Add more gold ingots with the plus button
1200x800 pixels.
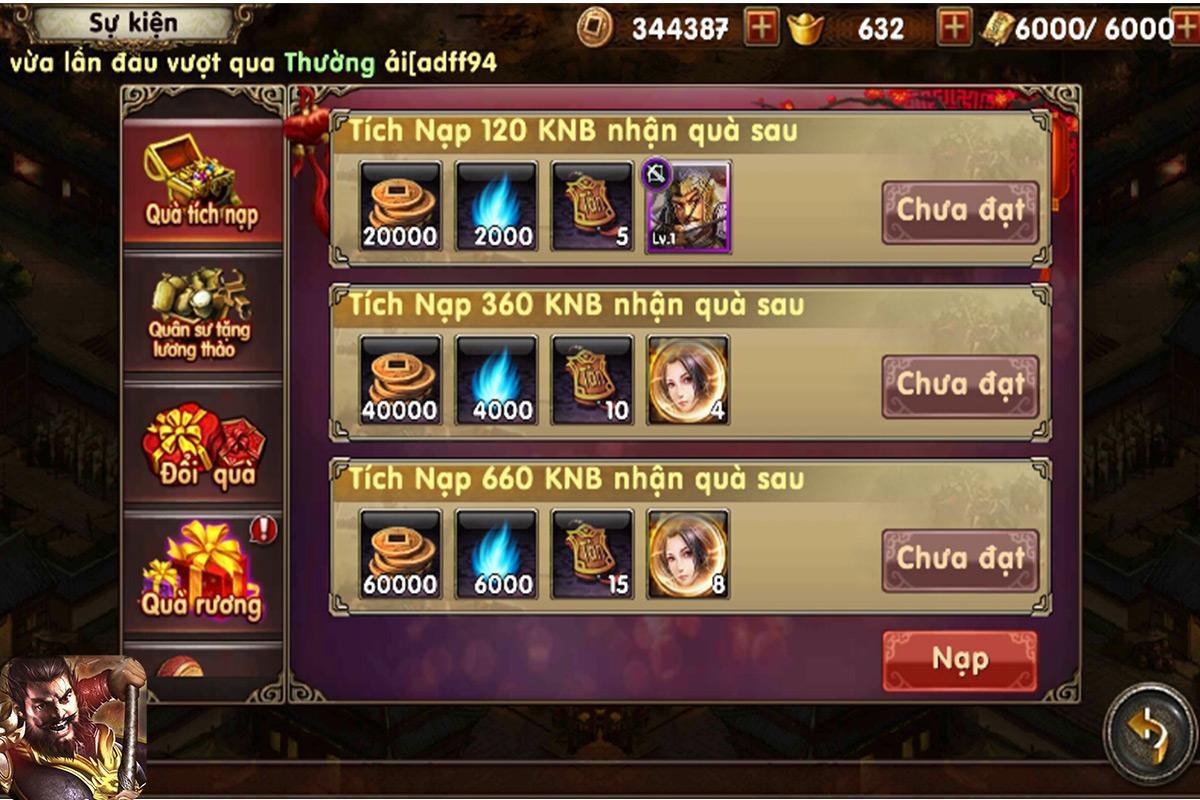pyautogui.click(x=954, y=29)
